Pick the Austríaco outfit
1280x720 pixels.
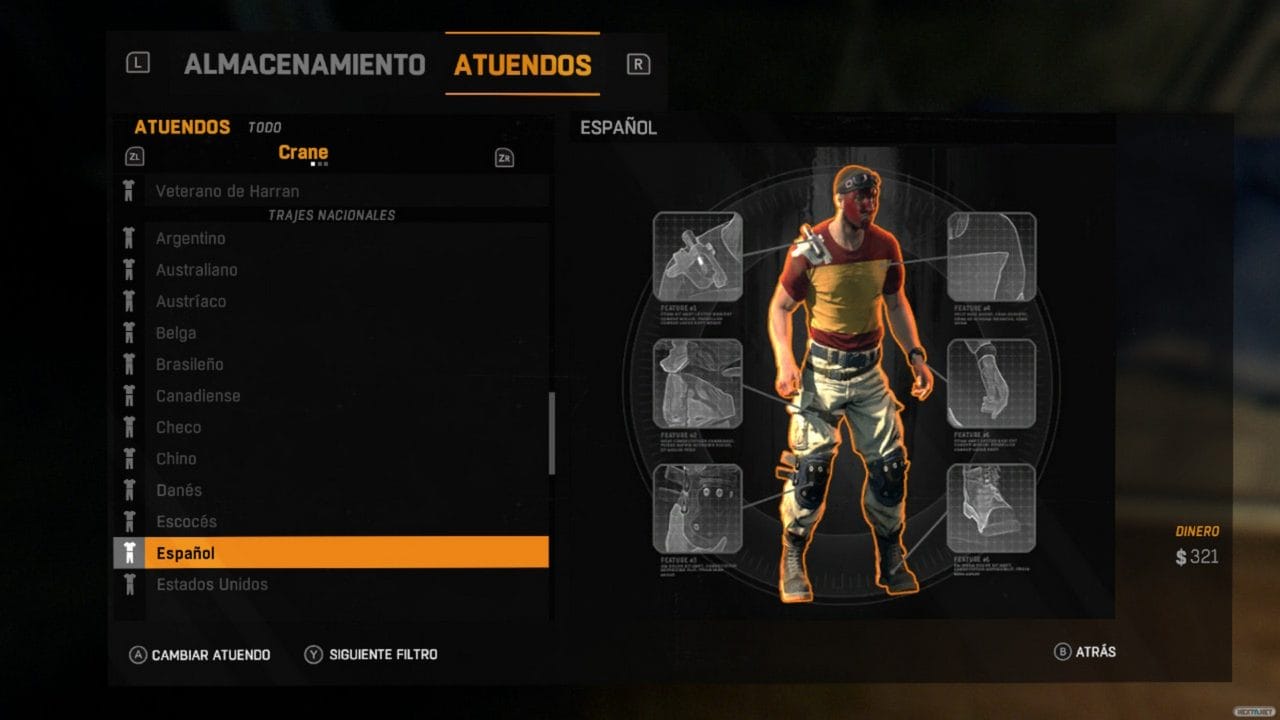(191, 301)
